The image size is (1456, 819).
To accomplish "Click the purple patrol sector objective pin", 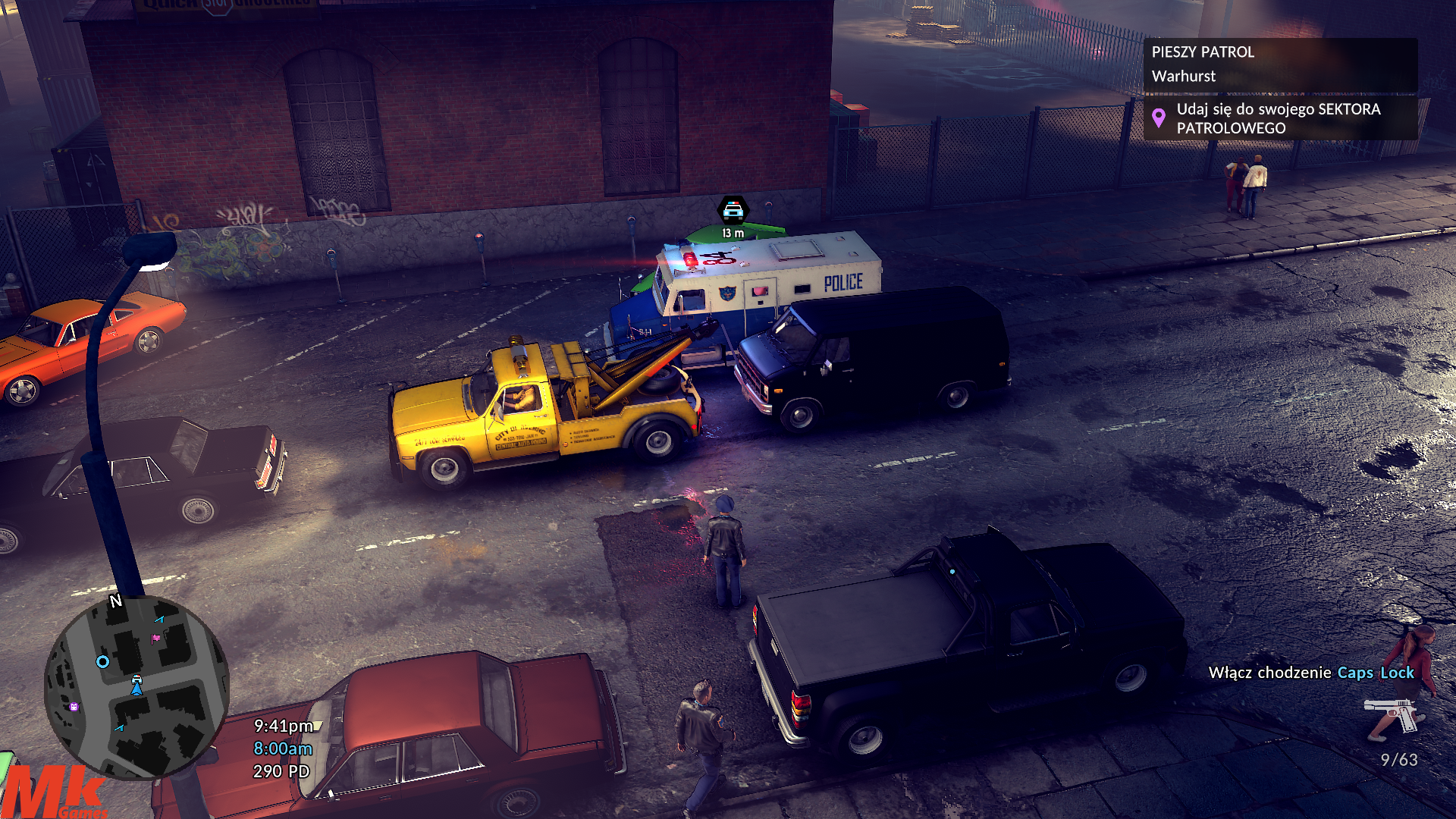I will click(1158, 118).
